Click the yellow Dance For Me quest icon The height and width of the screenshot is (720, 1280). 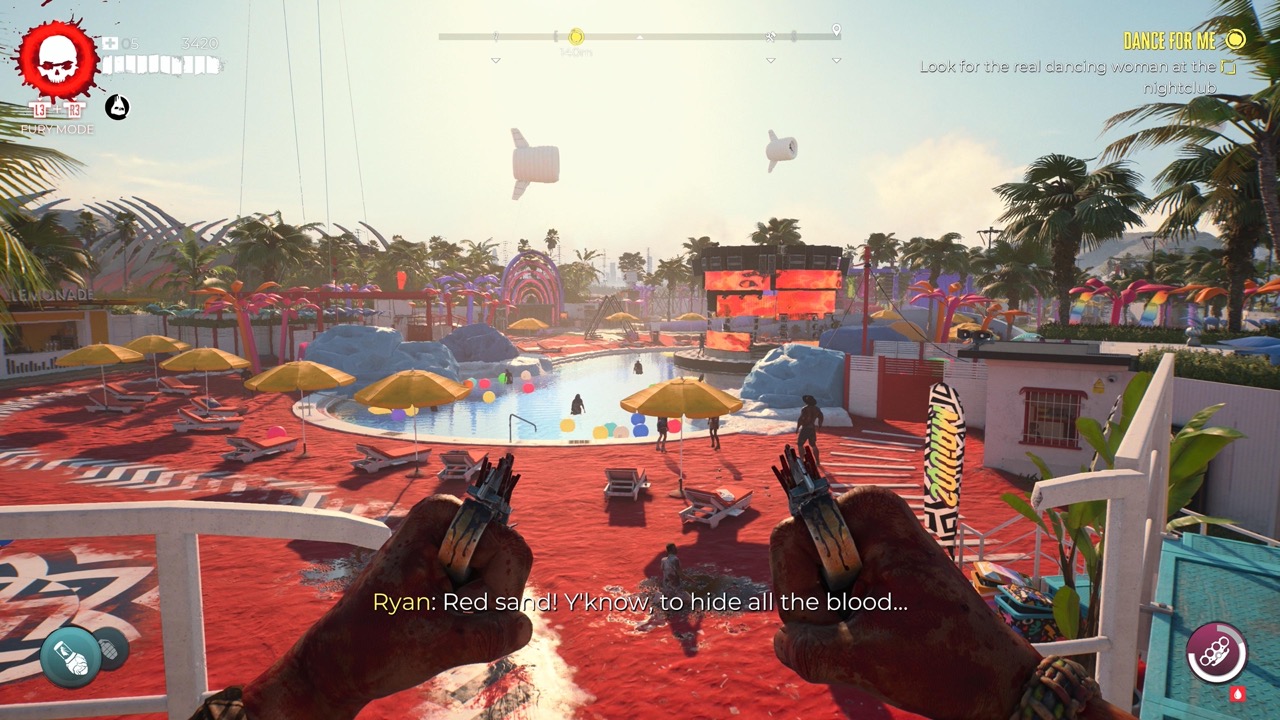tap(1236, 40)
